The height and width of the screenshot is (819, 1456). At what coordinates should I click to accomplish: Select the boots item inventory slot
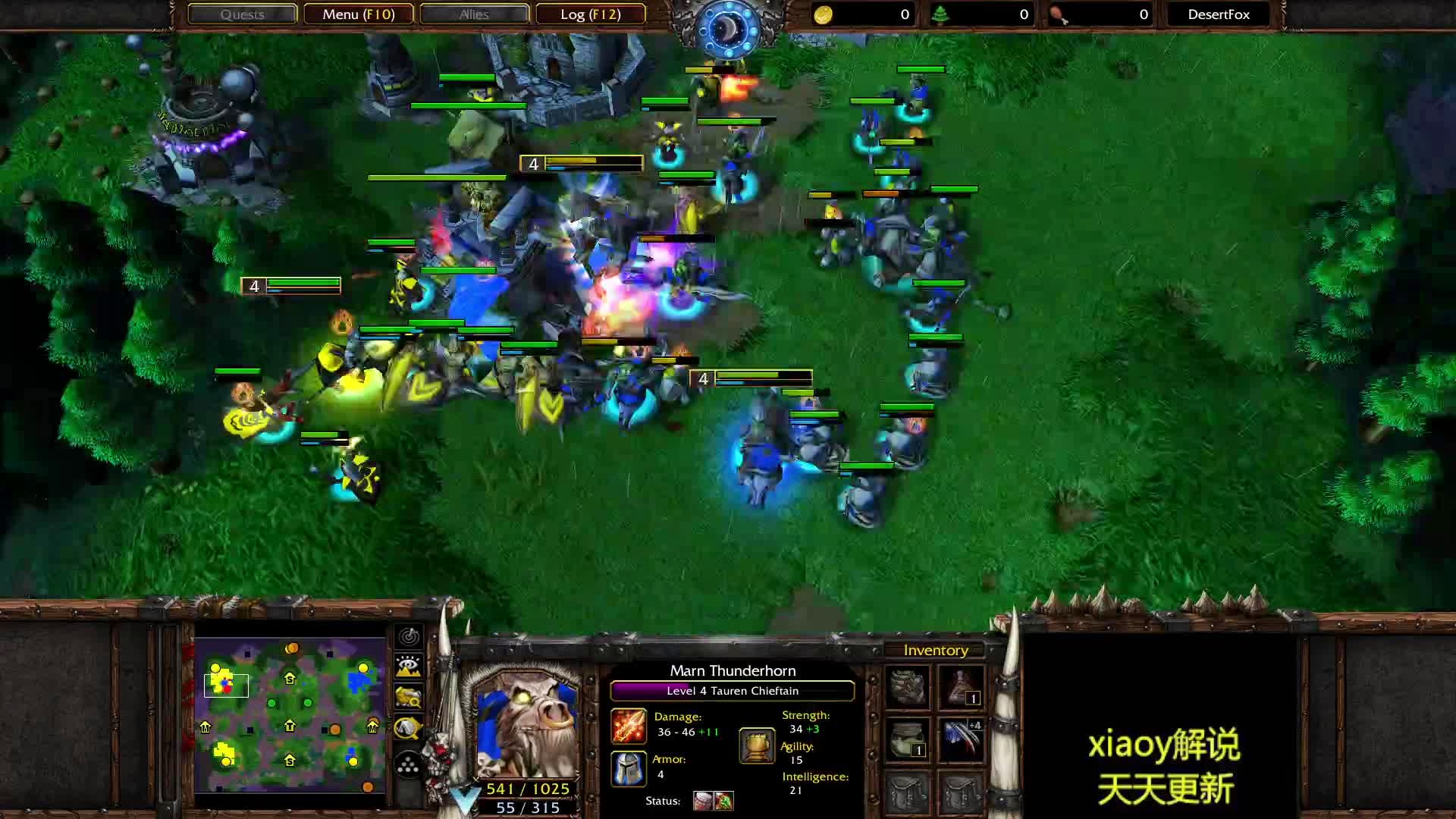(x=908, y=686)
